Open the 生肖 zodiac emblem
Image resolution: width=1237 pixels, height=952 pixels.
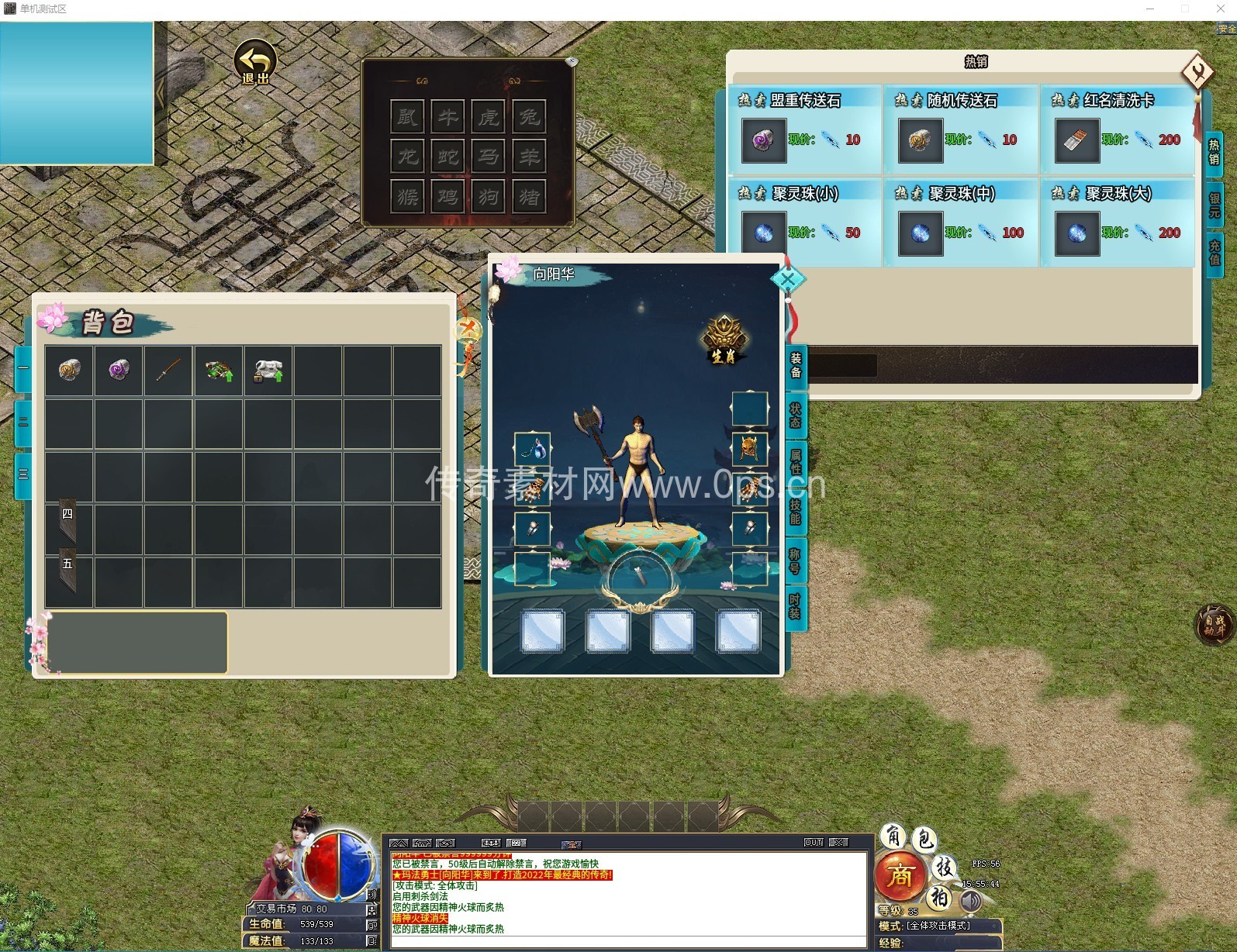click(724, 340)
